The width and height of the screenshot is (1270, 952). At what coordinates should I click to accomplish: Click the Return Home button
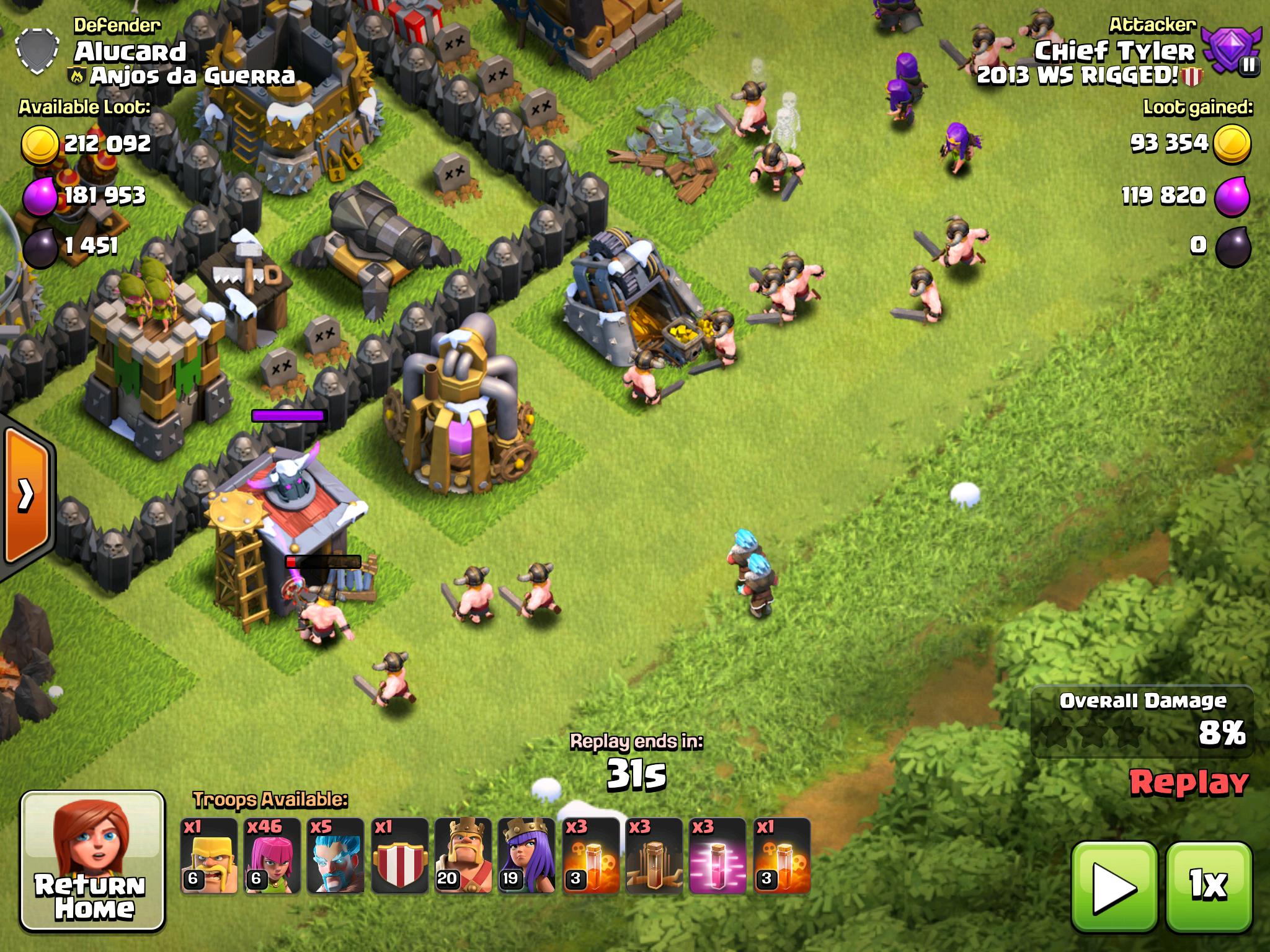click(92, 861)
